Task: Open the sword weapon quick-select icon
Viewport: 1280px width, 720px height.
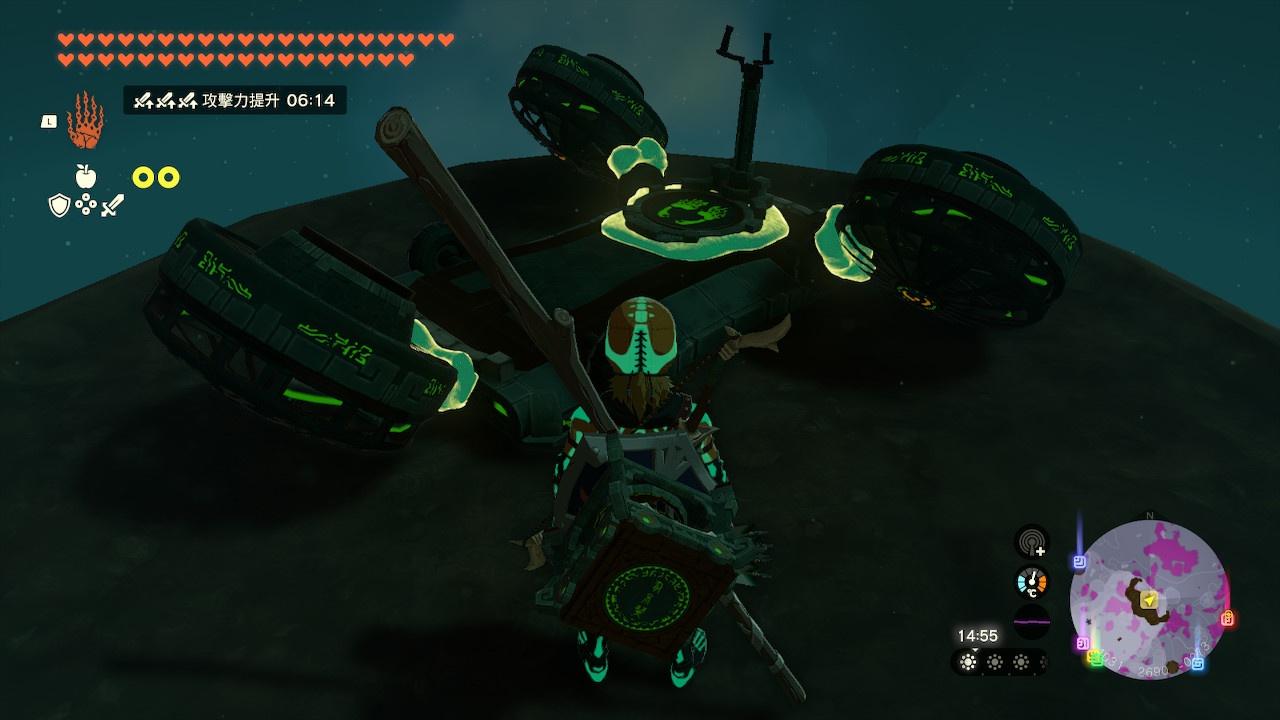Action: click(x=112, y=206)
